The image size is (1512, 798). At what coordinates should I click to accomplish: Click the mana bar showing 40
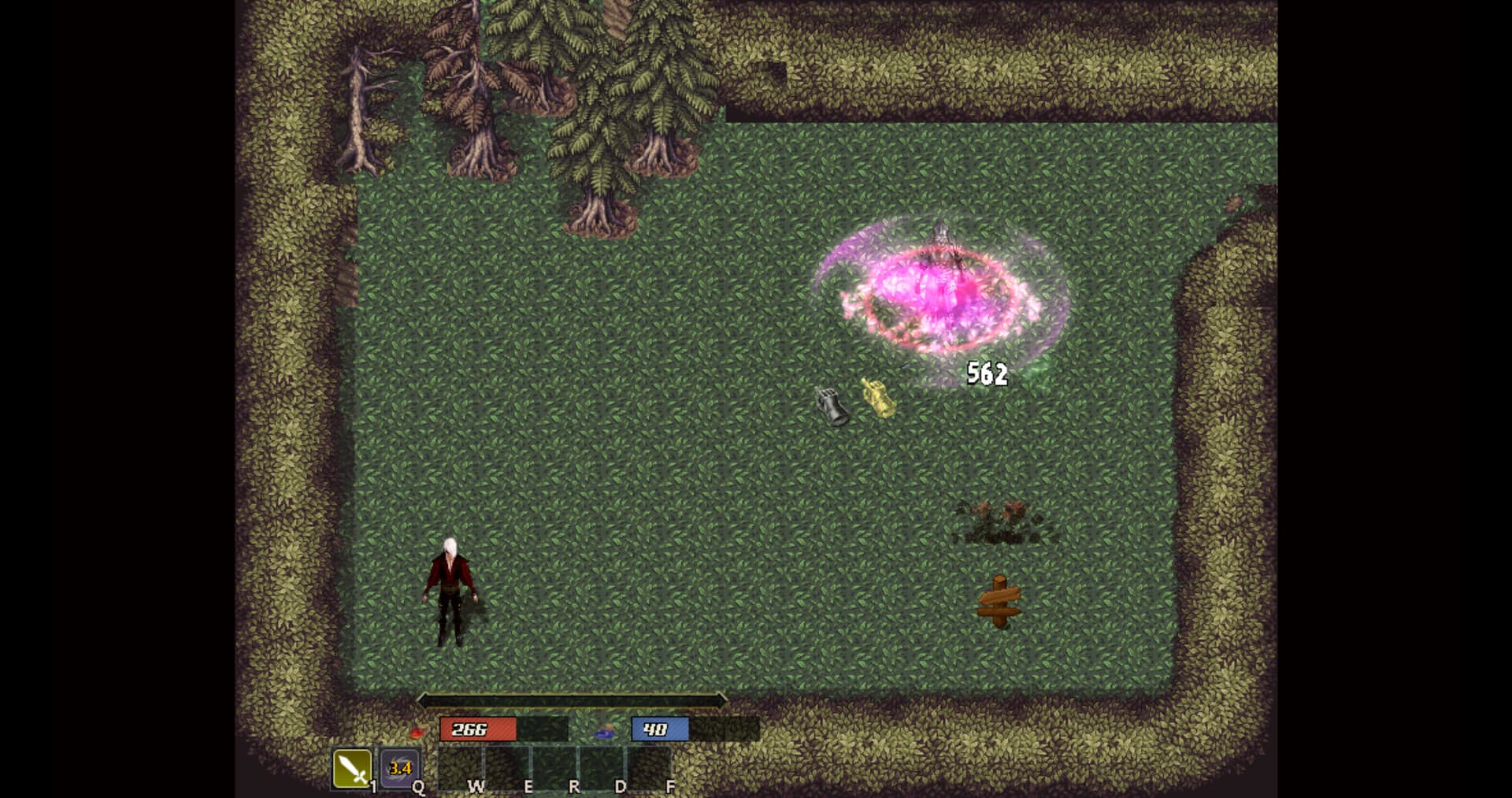[659, 730]
